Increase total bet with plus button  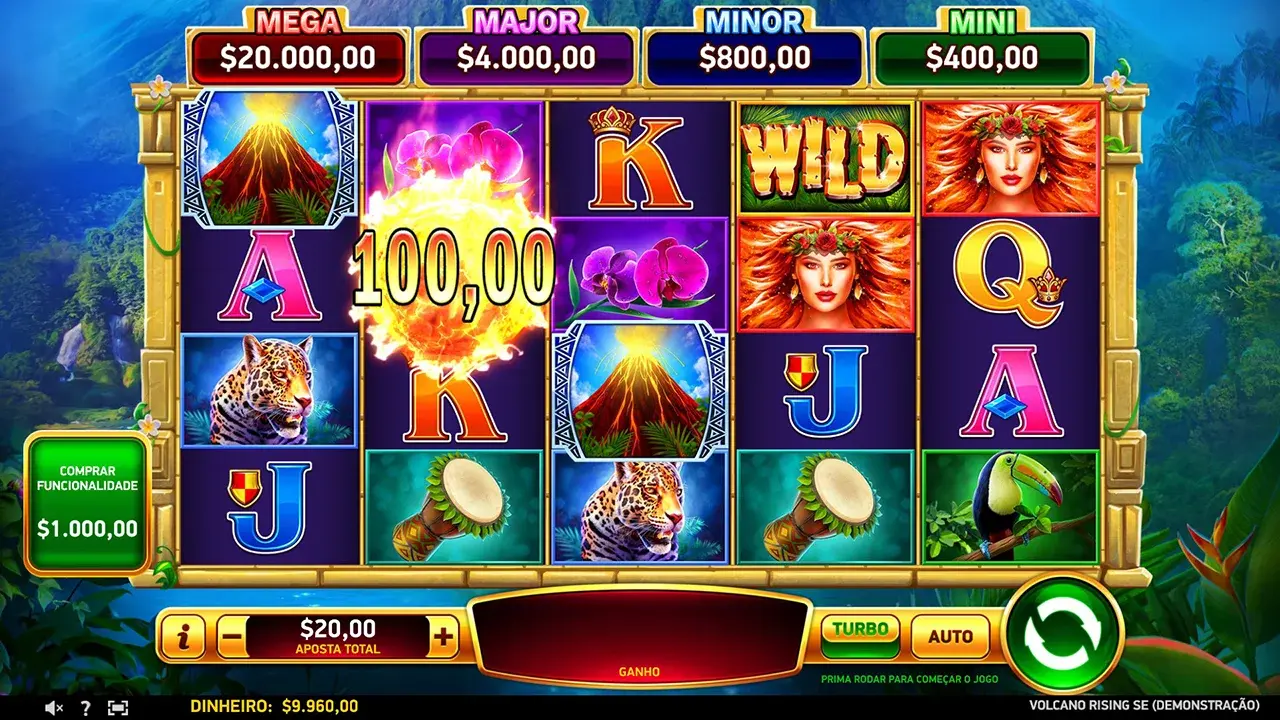[443, 636]
